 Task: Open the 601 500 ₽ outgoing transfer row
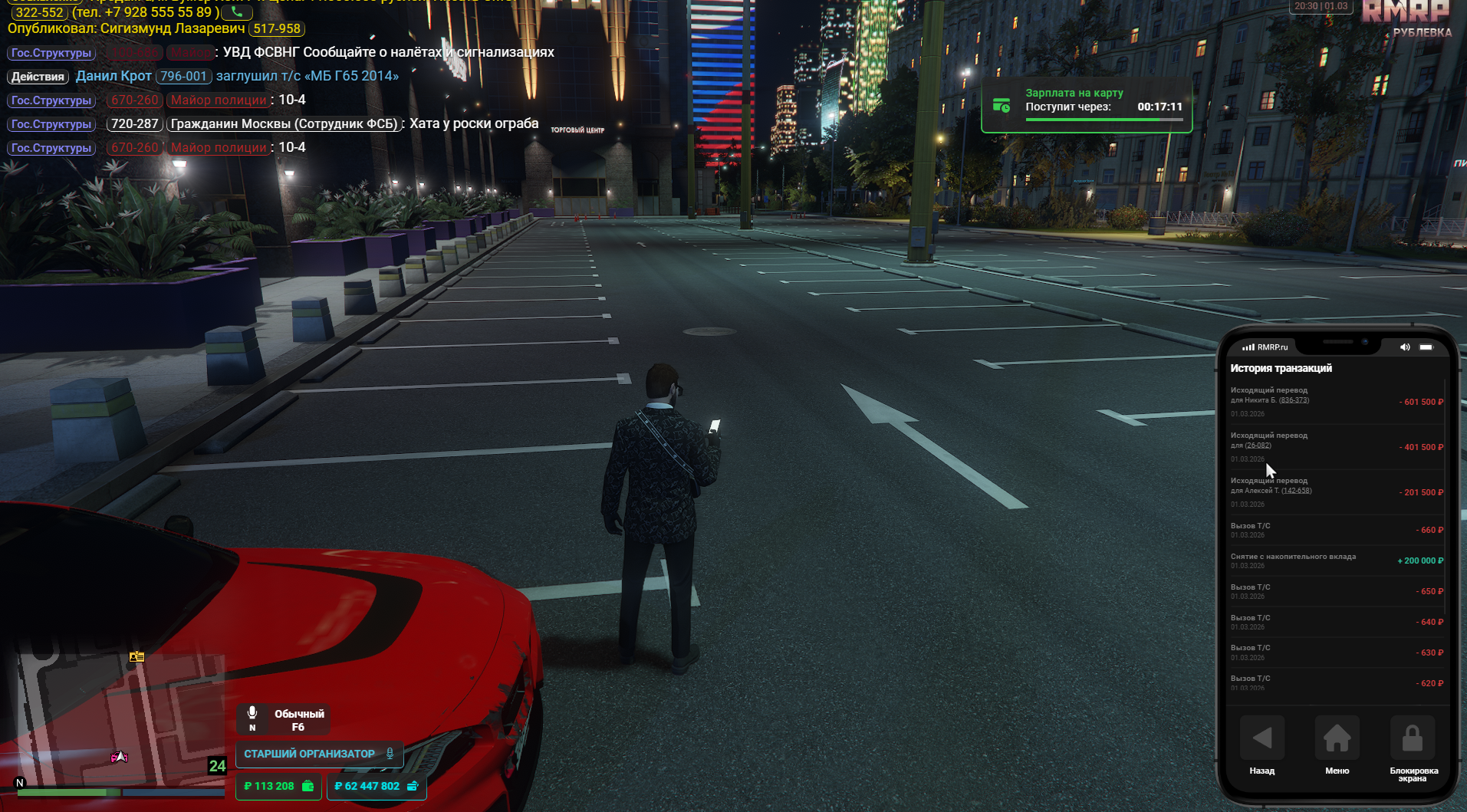pyautogui.click(x=1336, y=402)
